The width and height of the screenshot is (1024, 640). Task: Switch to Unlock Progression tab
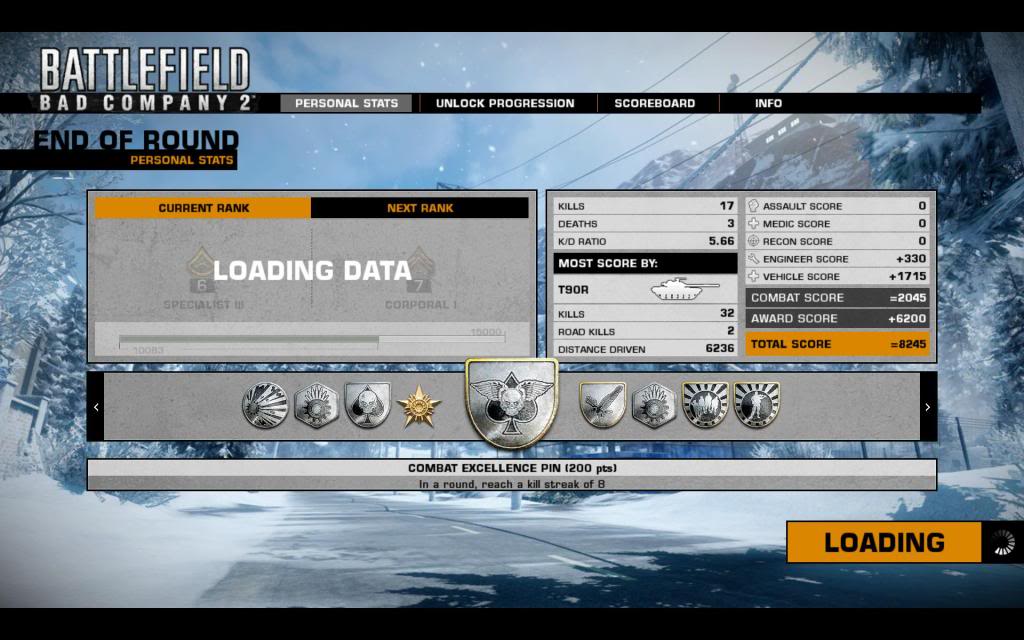pyautogui.click(x=505, y=103)
